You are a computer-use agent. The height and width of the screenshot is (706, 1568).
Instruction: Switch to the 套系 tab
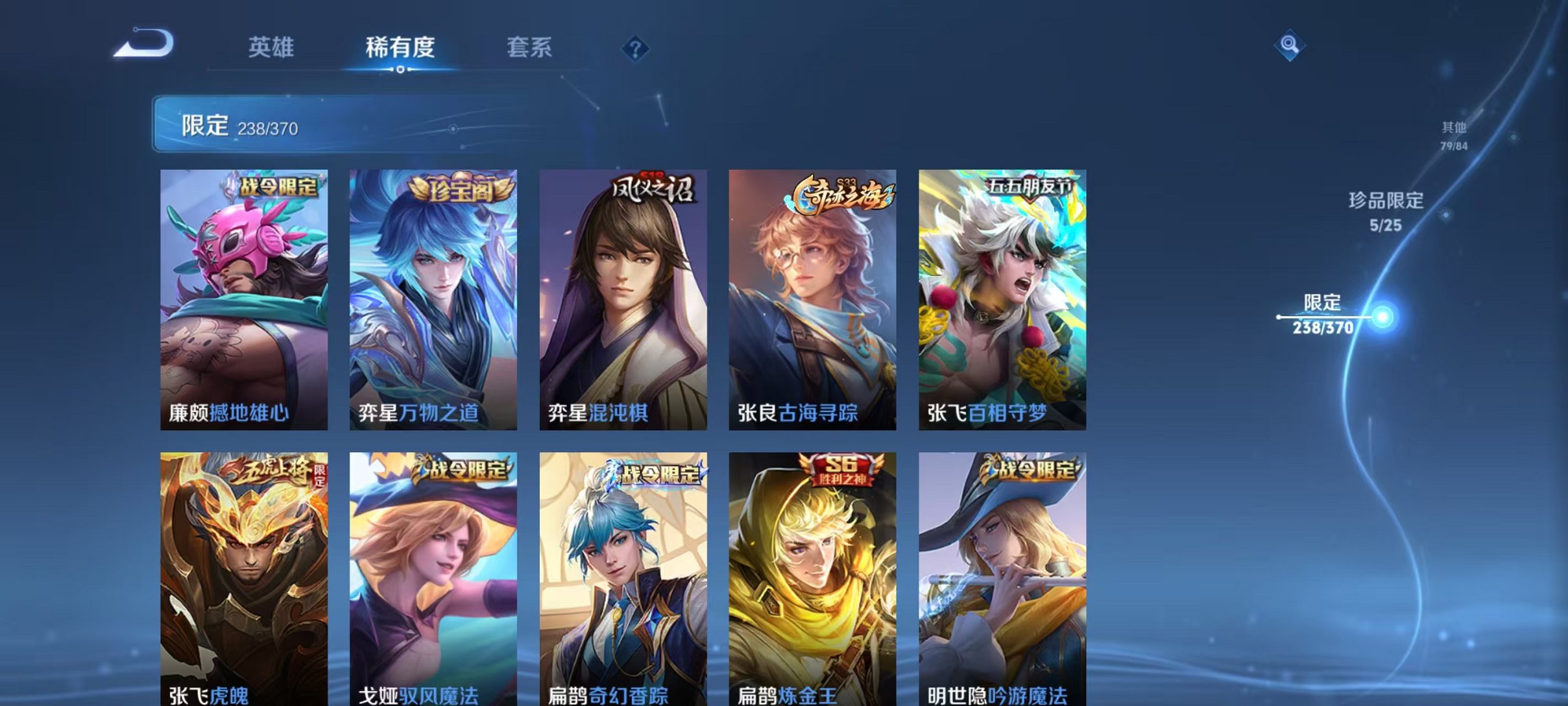(x=529, y=47)
